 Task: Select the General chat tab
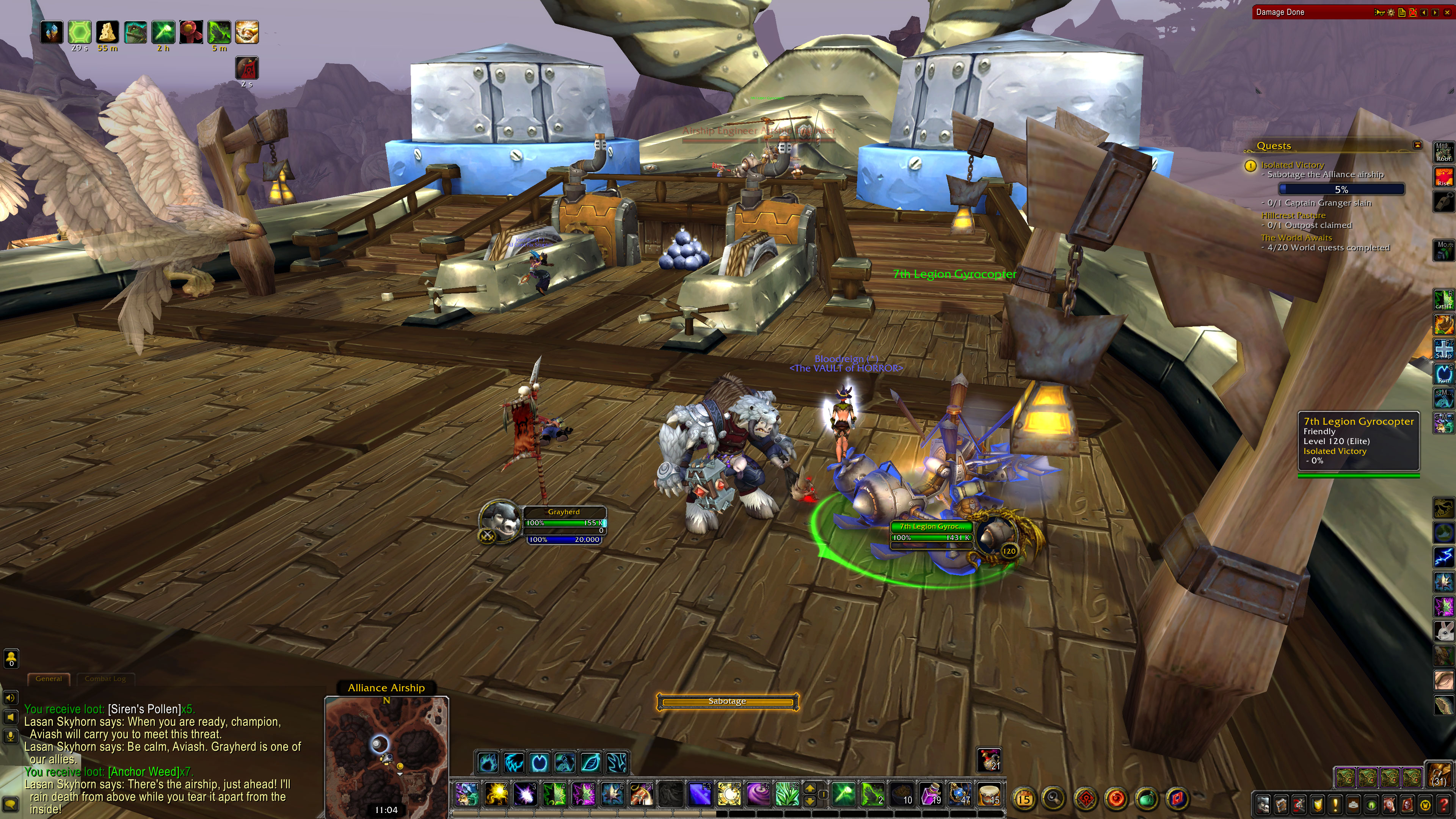click(x=49, y=679)
